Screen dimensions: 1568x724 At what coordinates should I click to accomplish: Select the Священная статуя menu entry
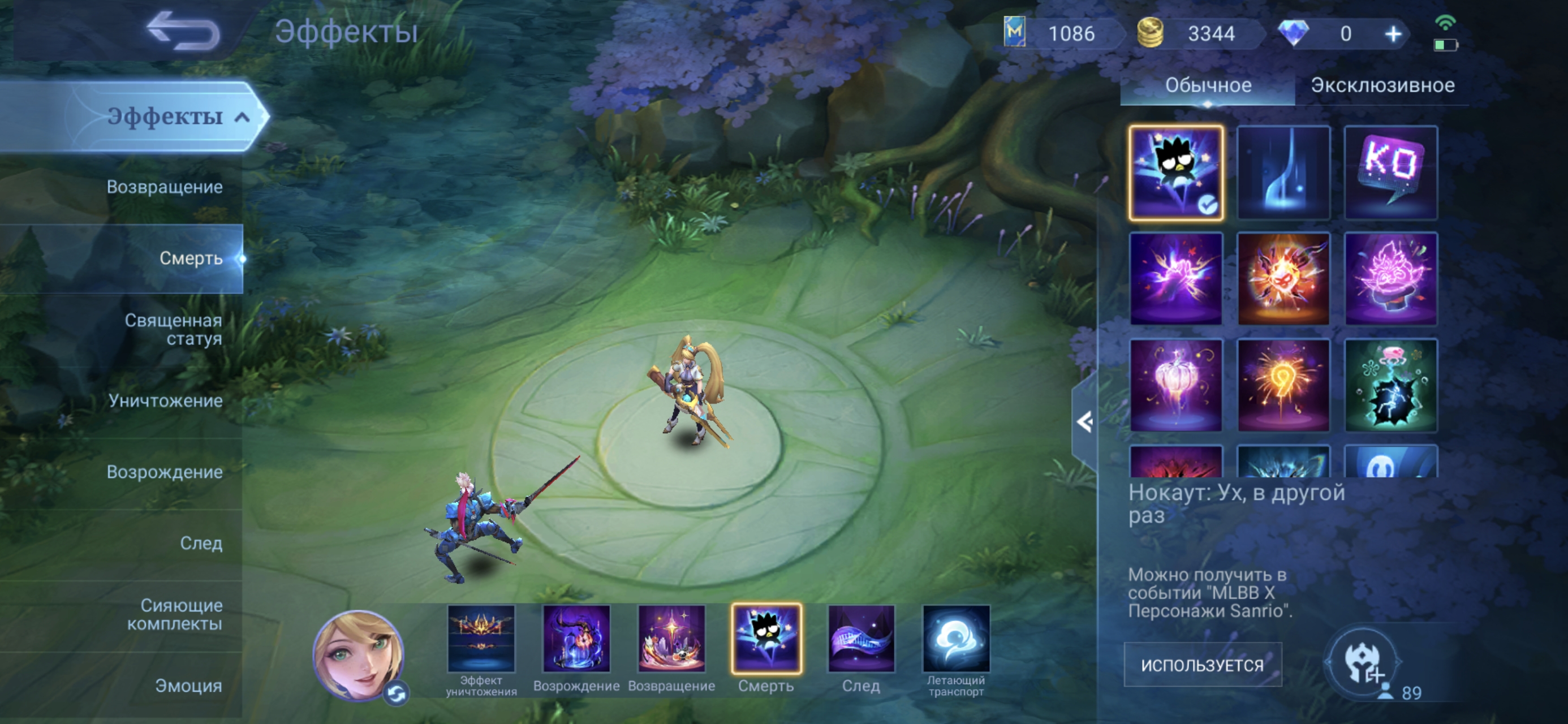[173, 329]
